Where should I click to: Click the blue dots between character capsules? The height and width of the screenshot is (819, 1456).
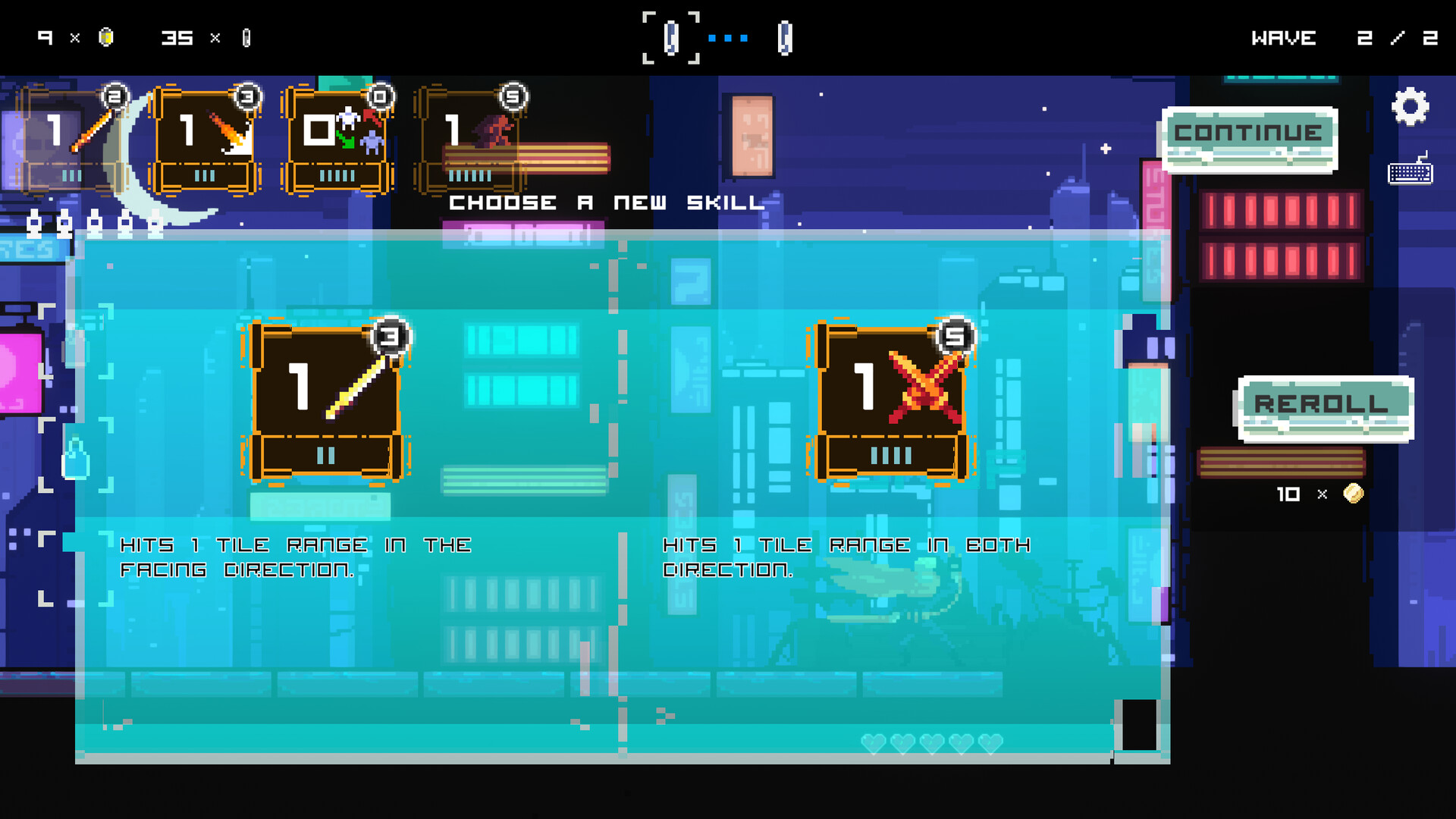click(x=728, y=39)
